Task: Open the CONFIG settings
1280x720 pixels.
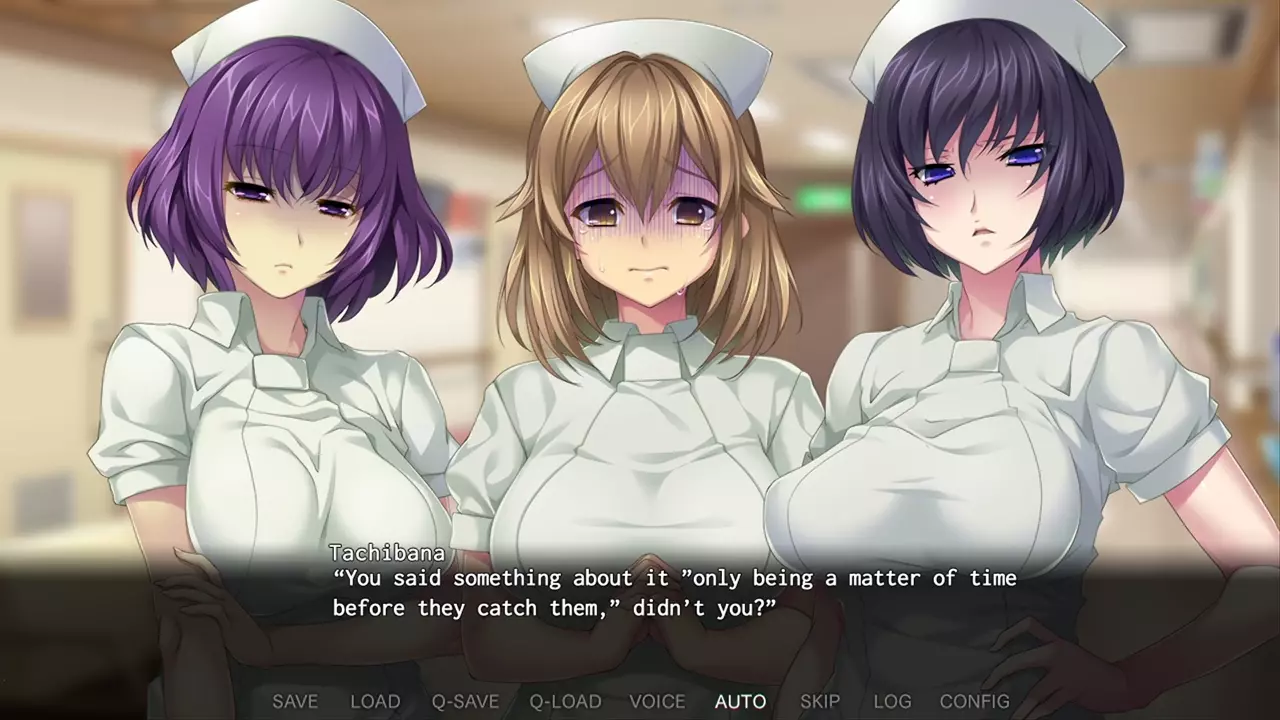Action: click(974, 701)
